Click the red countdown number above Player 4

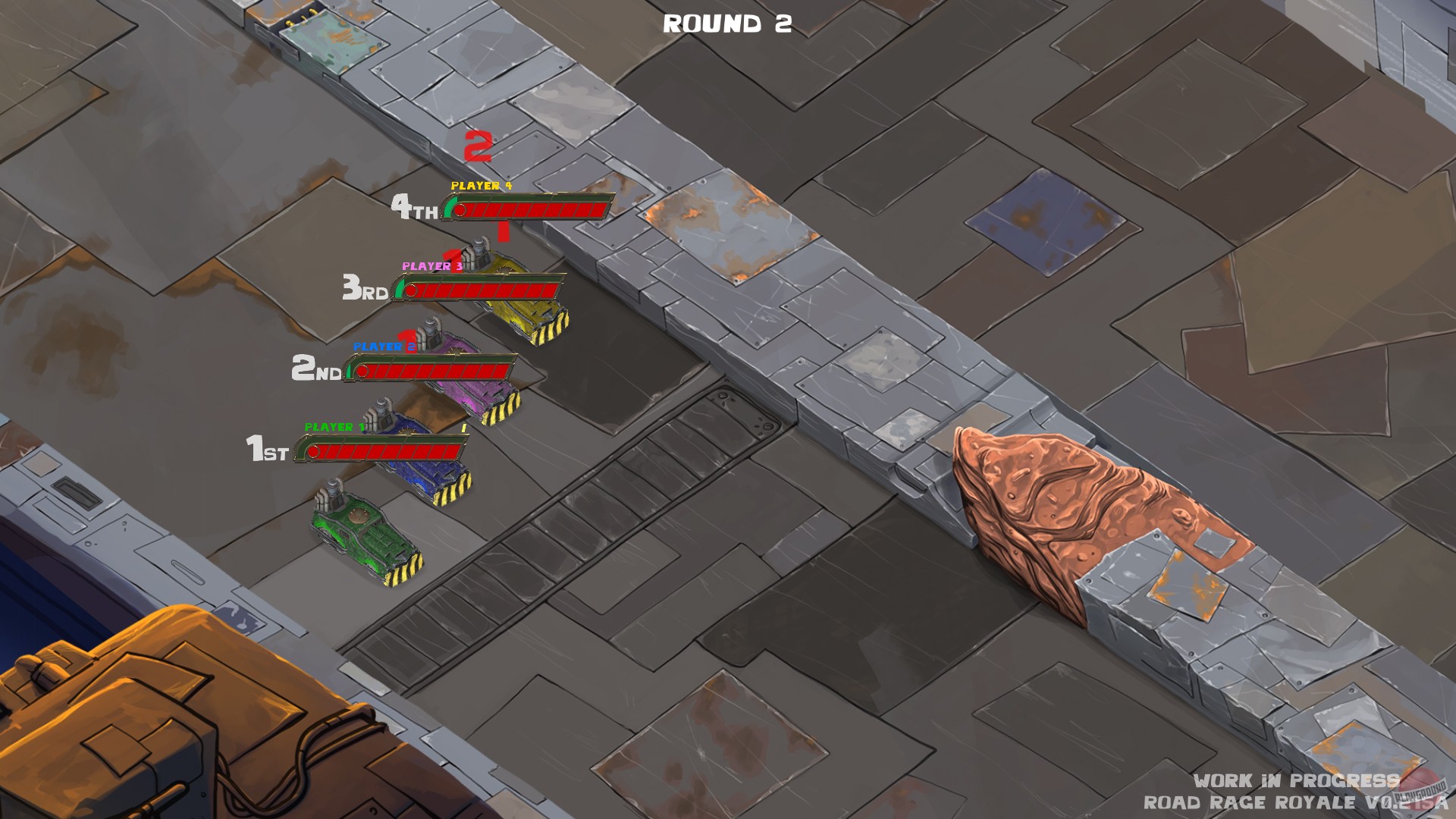click(x=476, y=146)
